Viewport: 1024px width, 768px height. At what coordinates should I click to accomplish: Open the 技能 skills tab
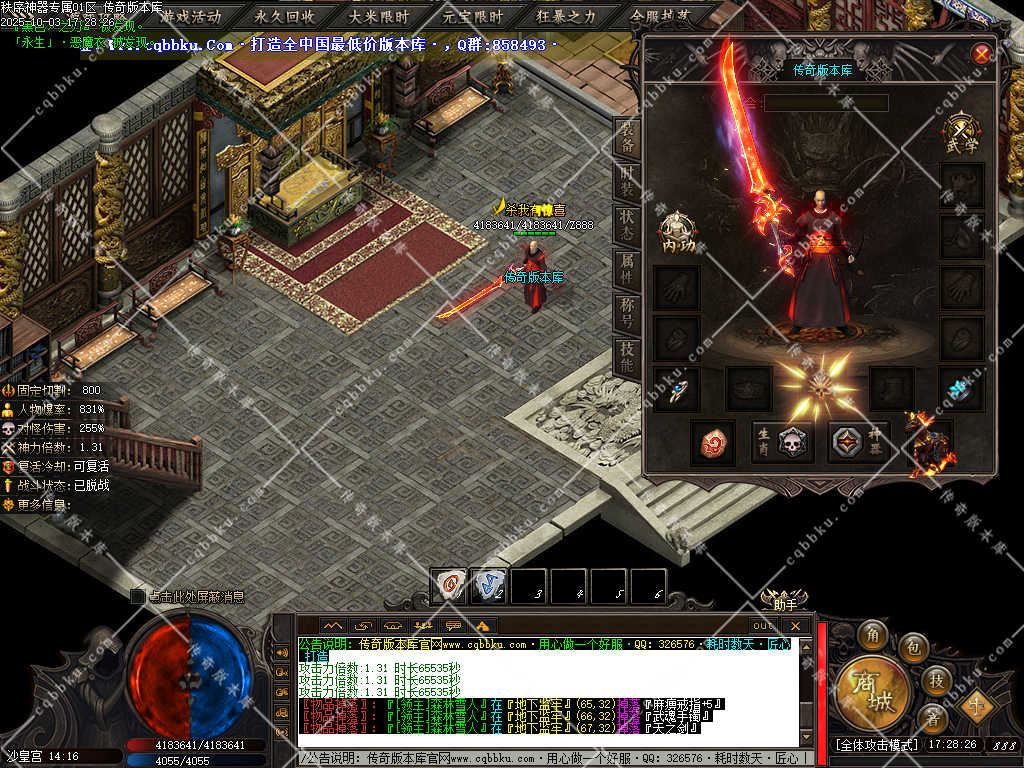click(627, 356)
